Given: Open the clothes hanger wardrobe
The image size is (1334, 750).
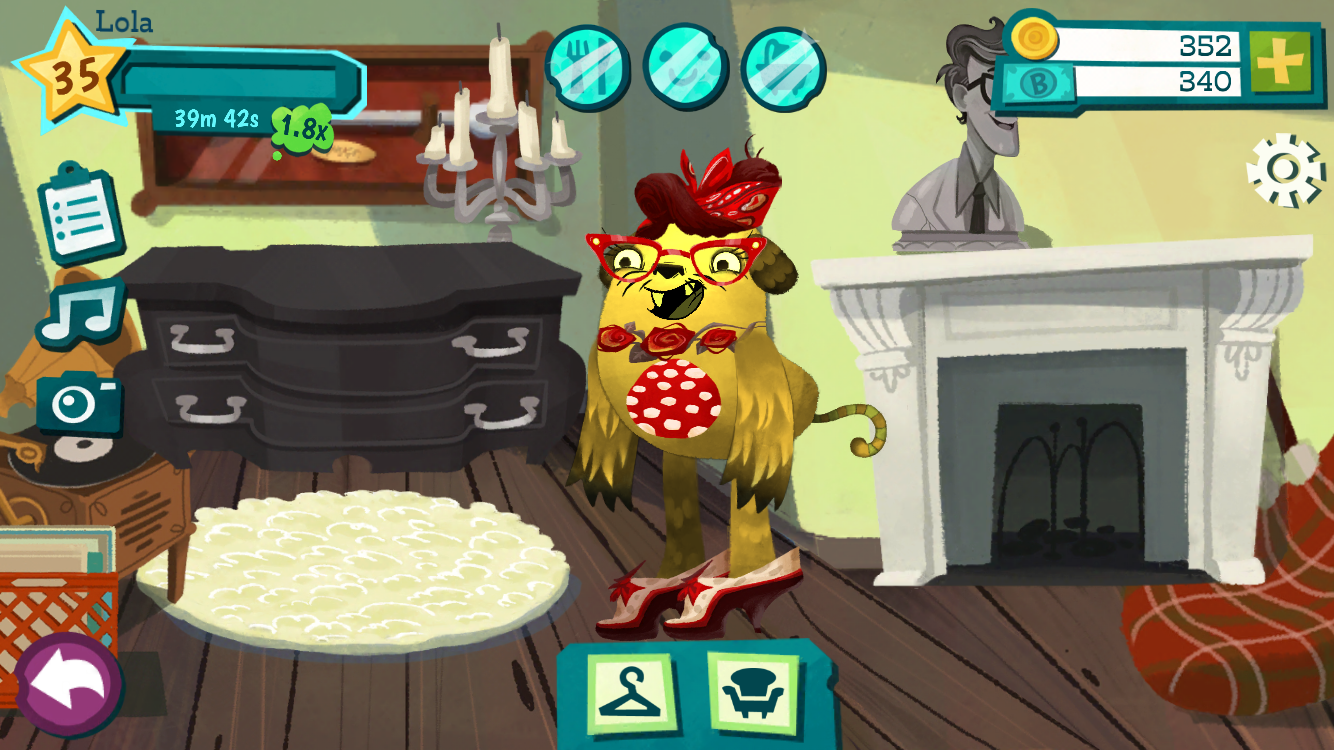Looking at the screenshot, I should [x=629, y=692].
